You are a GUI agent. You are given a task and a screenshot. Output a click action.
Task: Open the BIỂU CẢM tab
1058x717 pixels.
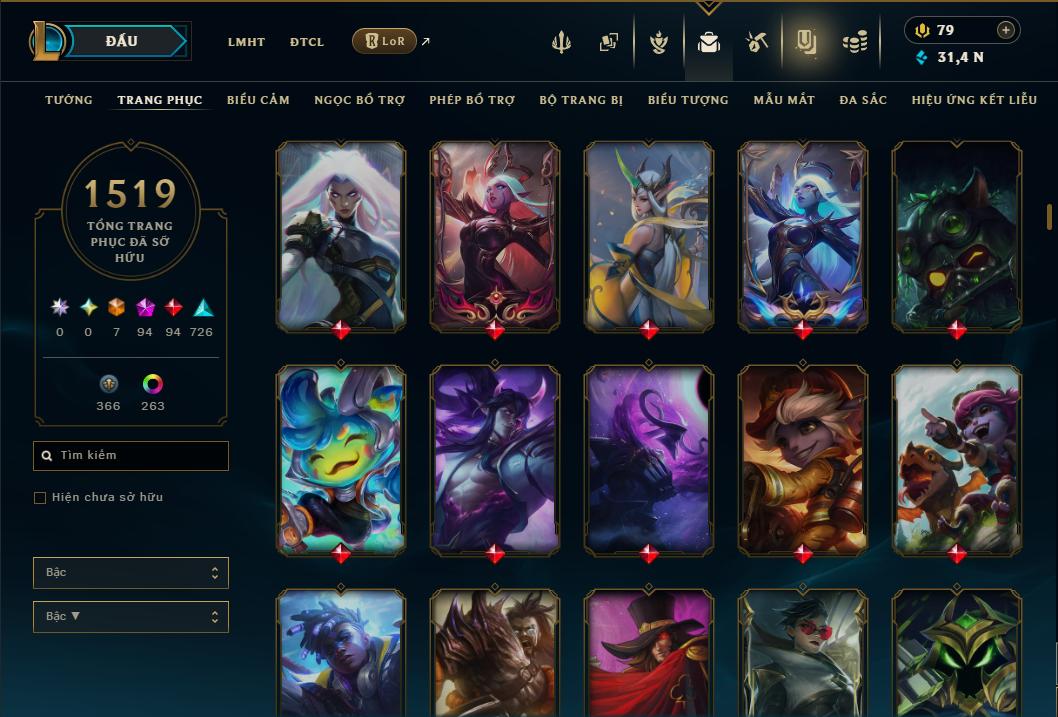coord(258,100)
